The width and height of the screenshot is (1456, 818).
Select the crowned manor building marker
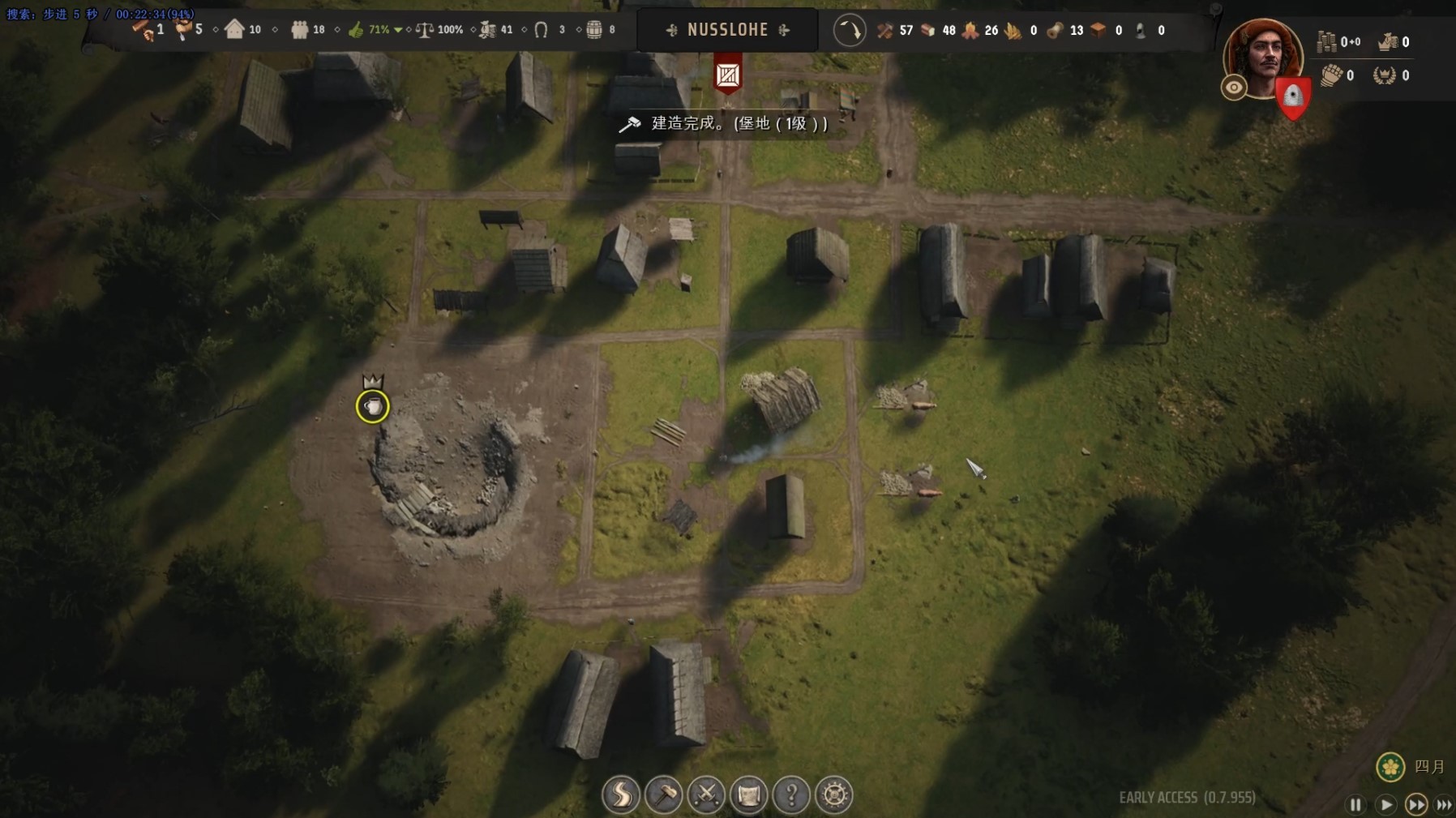tap(373, 405)
